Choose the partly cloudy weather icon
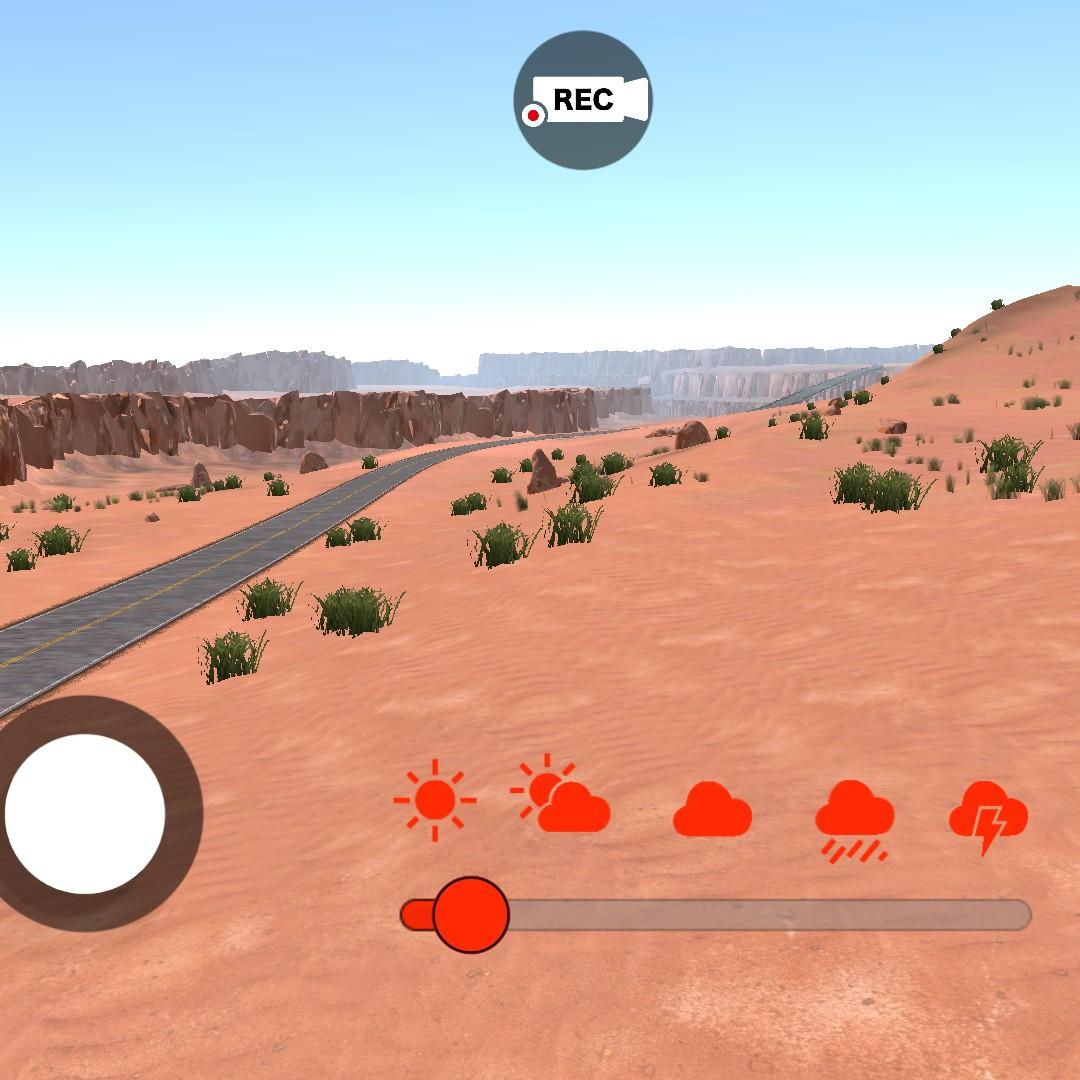Image resolution: width=1080 pixels, height=1080 pixels. pyautogui.click(x=562, y=797)
